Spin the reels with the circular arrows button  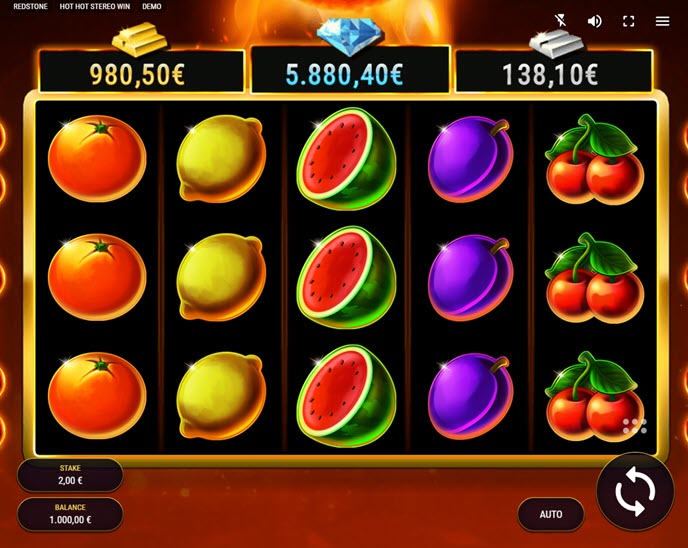pyautogui.click(x=635, y=492)
